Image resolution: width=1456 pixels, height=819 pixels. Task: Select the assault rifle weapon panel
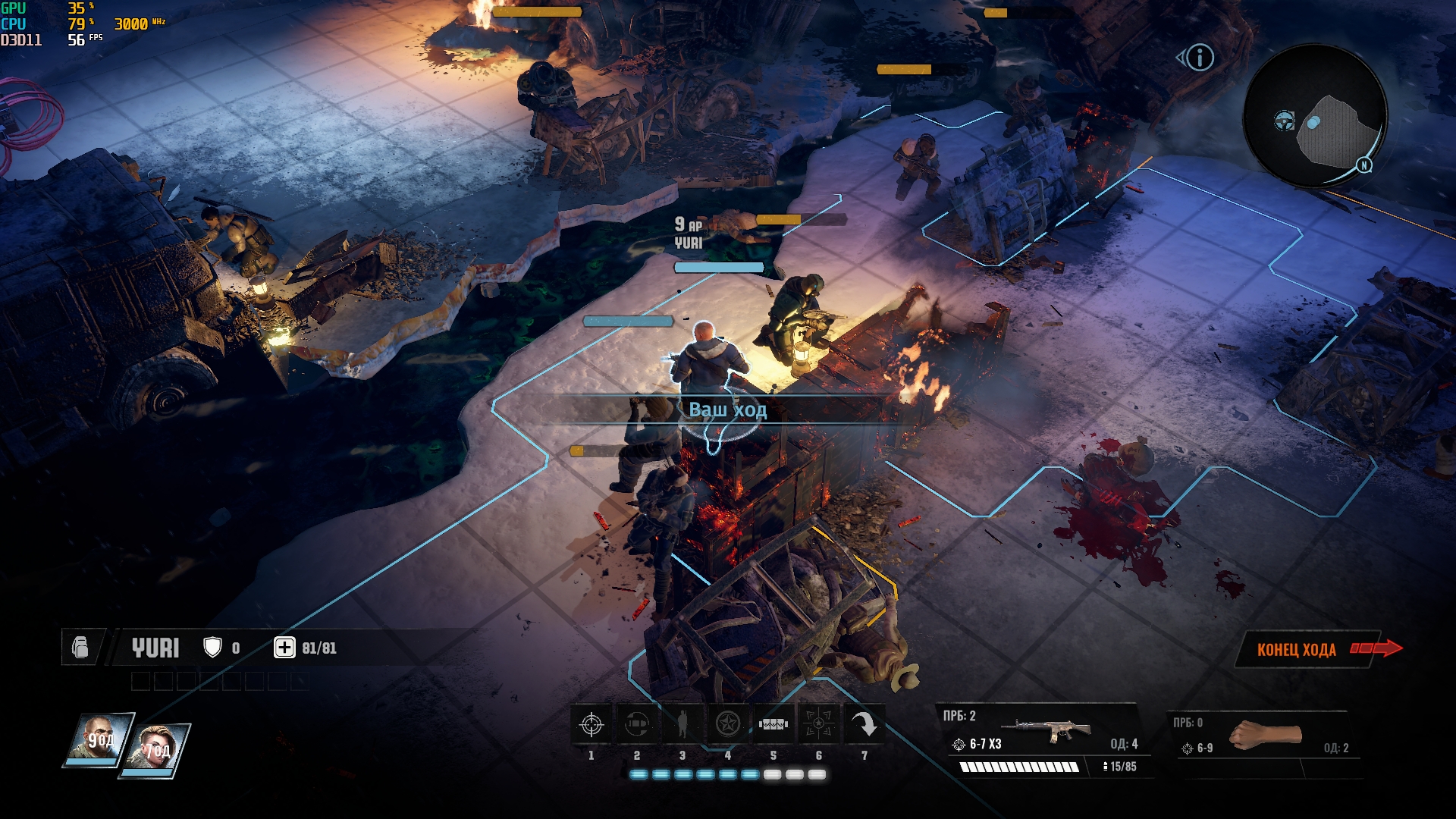coord(1043,732)
